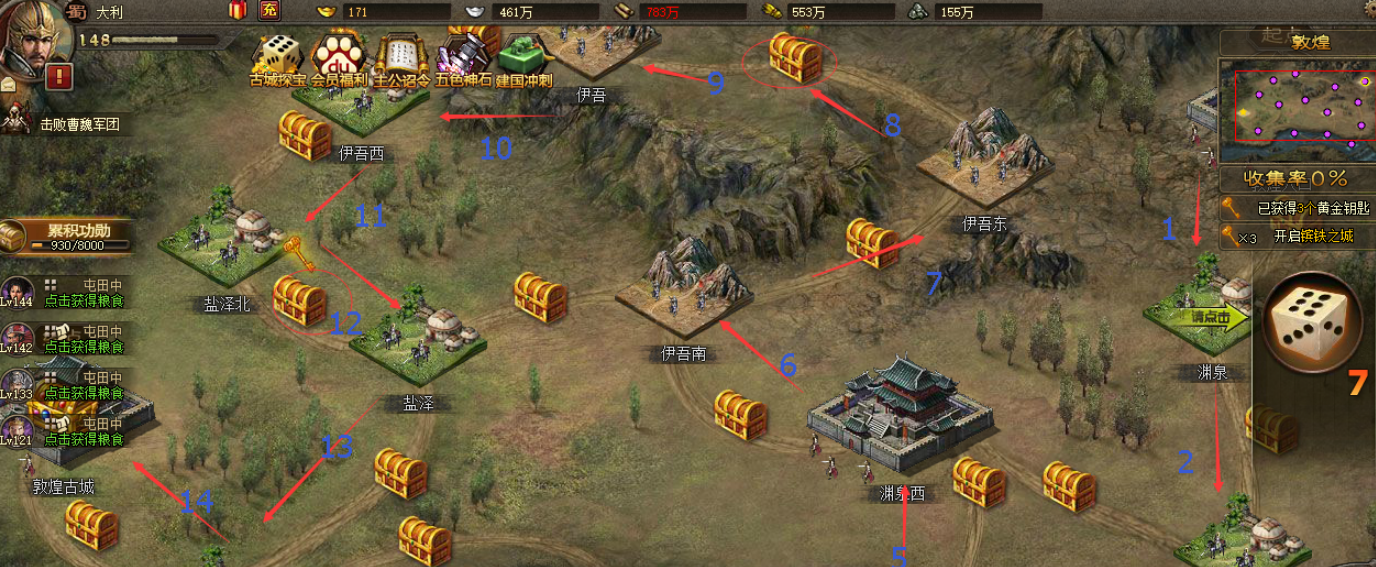Open the 古城探宝 dice event

(277, 60)
